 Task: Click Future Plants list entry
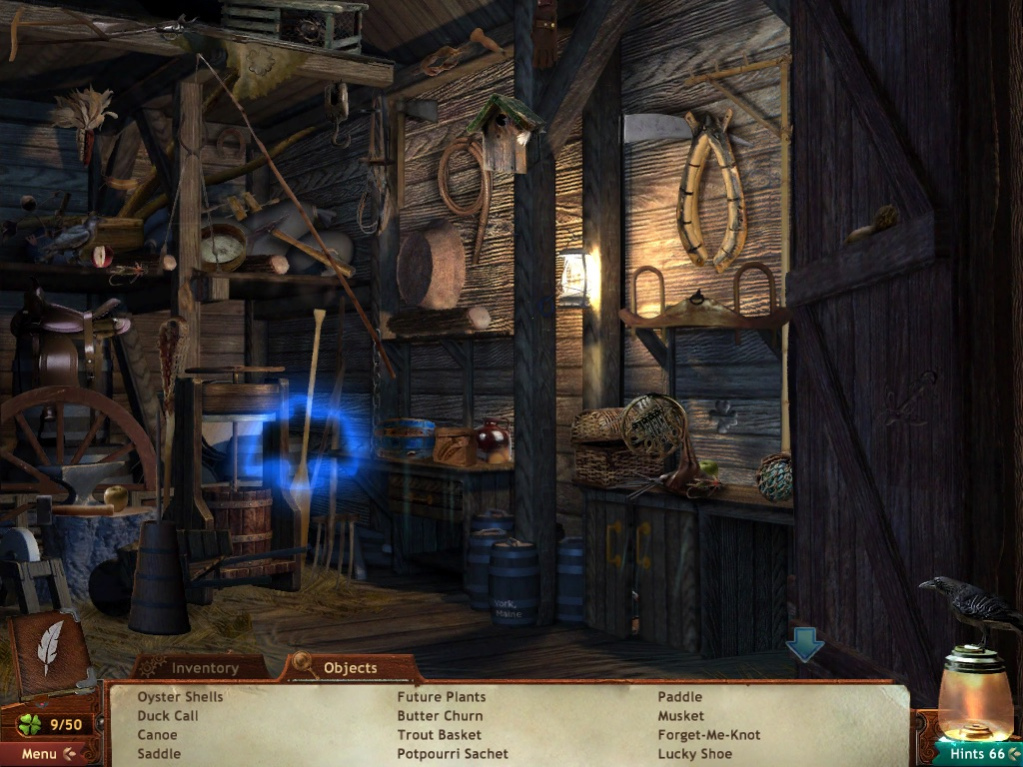point(441,697)
